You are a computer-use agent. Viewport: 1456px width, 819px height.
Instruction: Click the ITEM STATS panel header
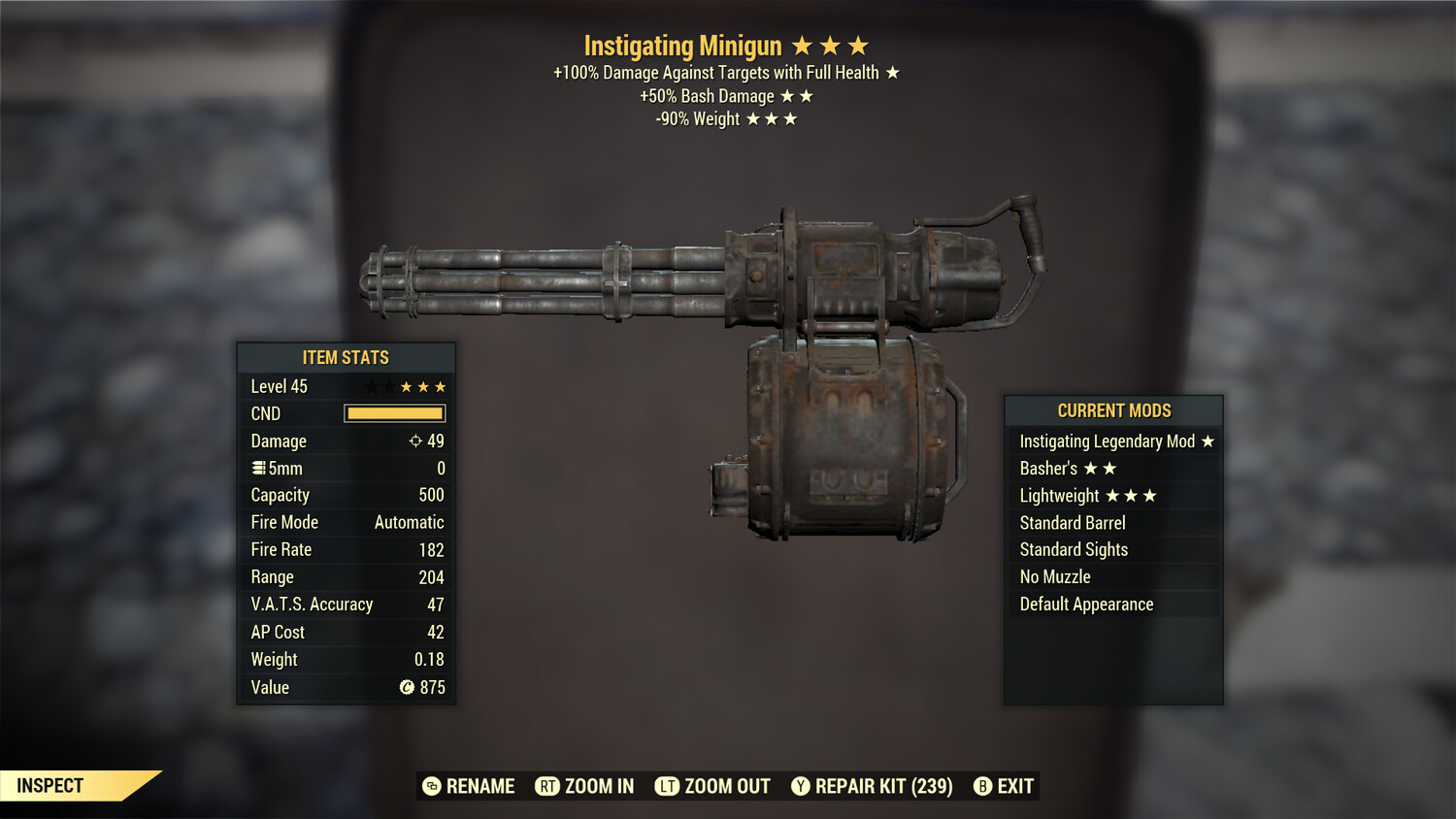(346, 357)
